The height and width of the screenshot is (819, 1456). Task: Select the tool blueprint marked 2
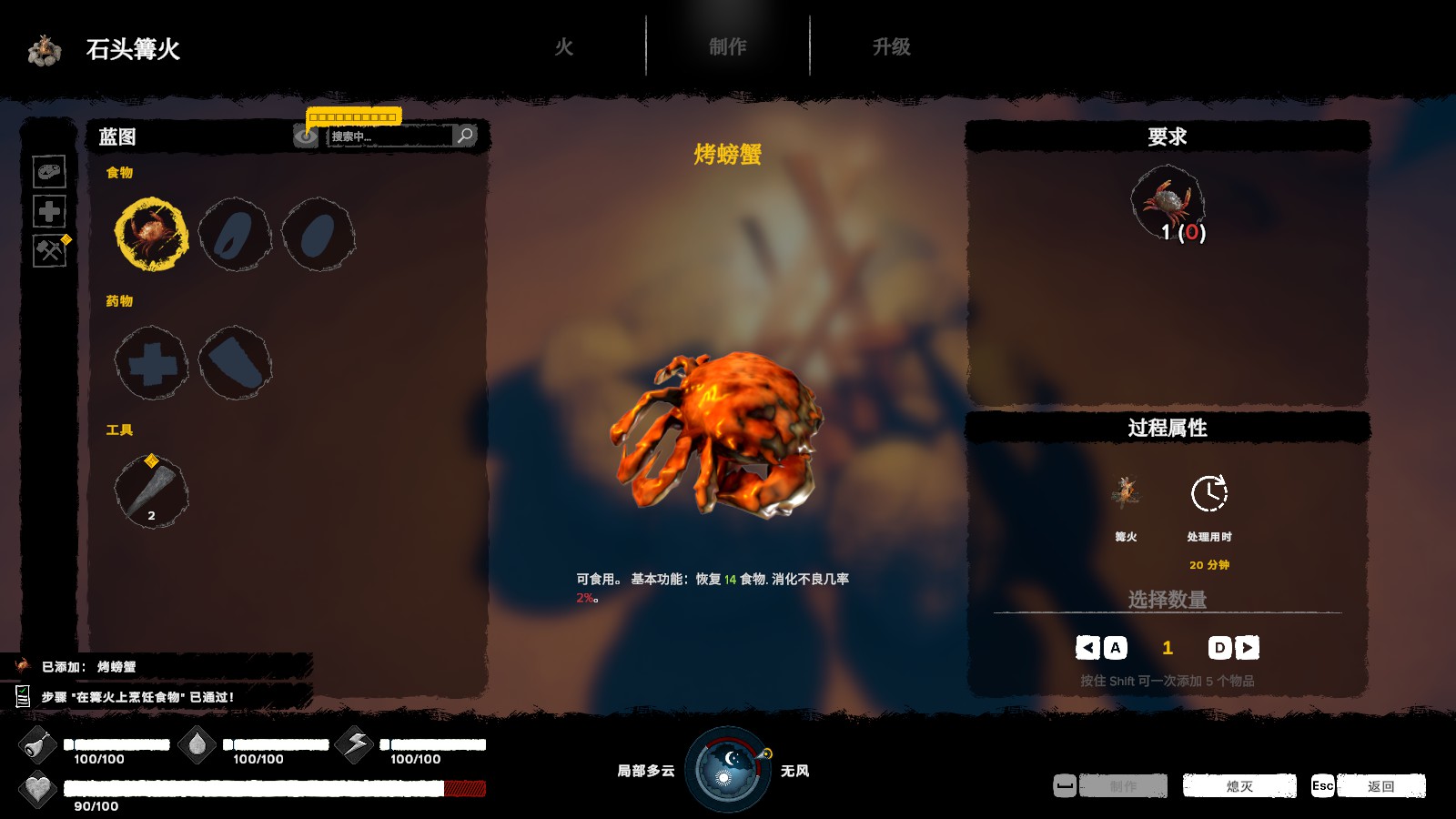point(151,492)
